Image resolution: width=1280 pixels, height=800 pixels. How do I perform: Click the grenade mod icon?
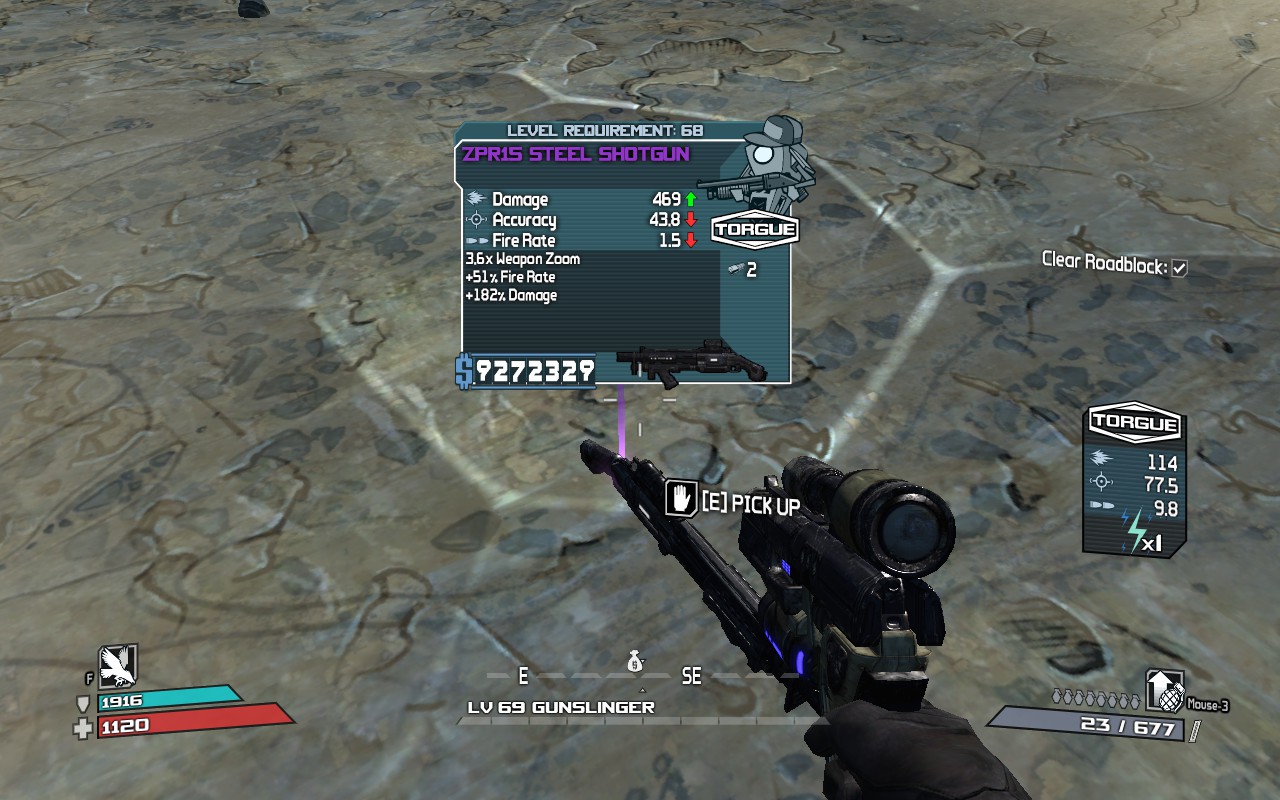(1165, 690)
